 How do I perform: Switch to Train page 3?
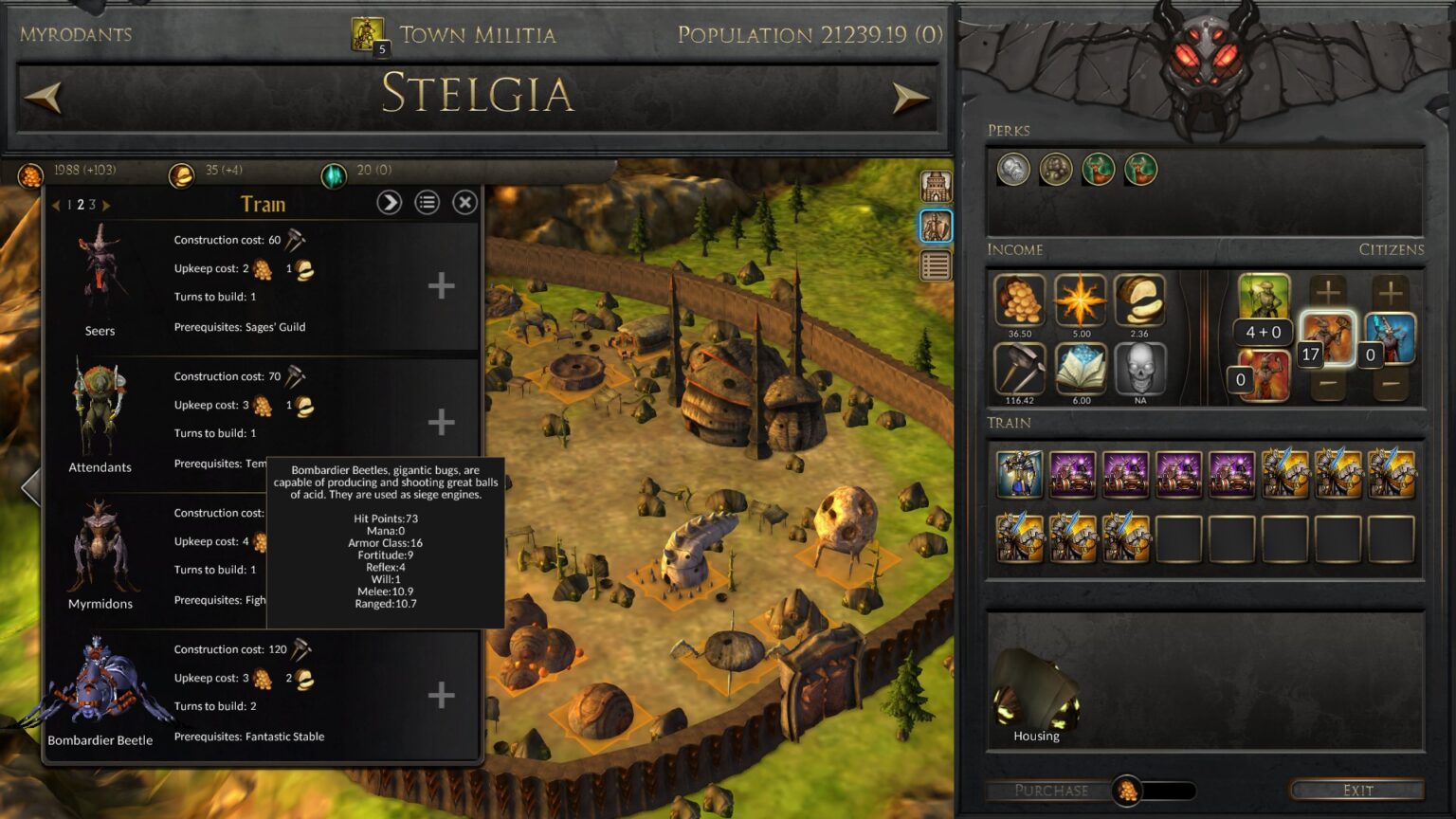pos(93,205)
